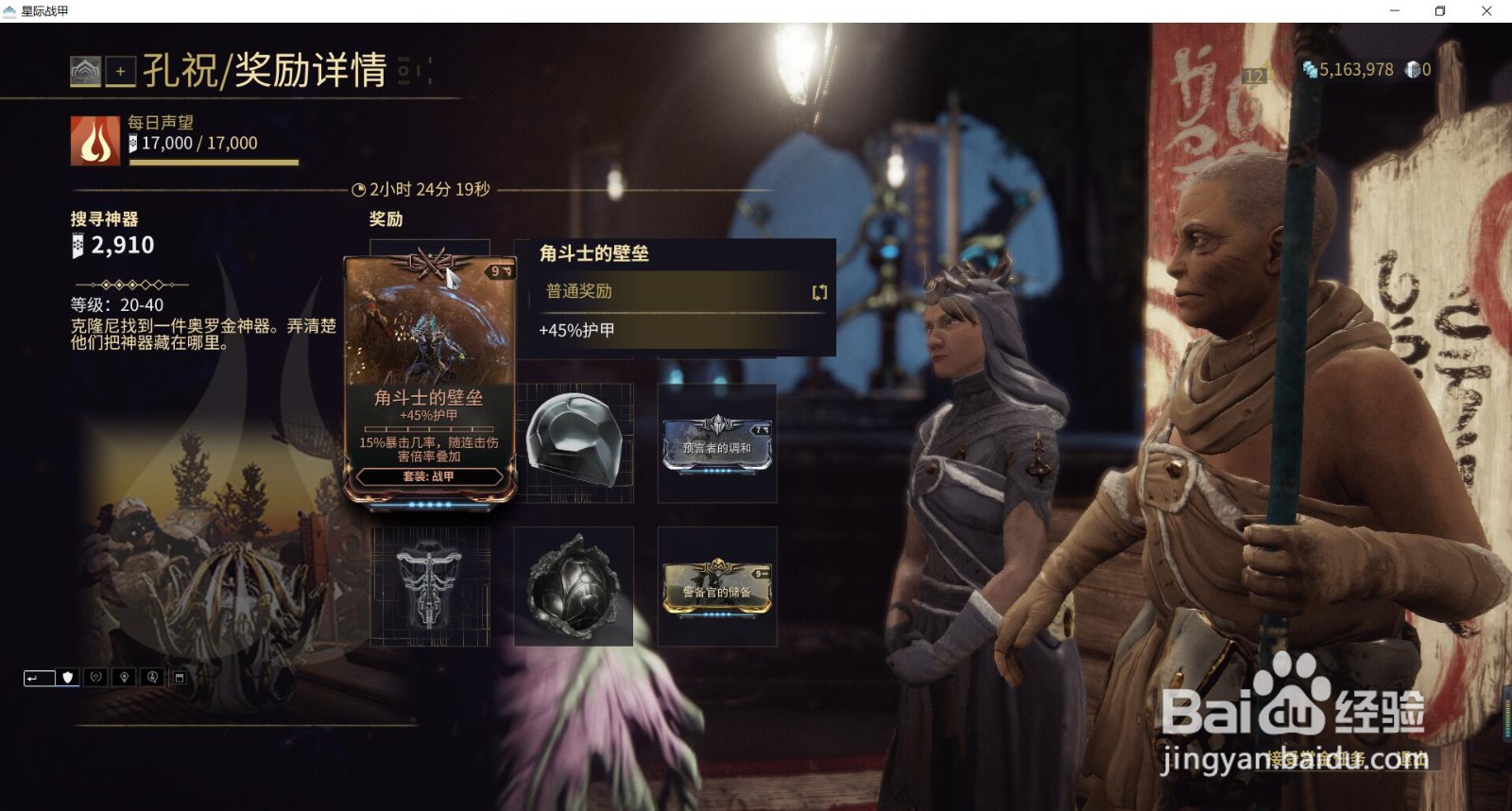Open the map pin icon in bottom bar
1512x811 pixels.
tap(124, 678)
